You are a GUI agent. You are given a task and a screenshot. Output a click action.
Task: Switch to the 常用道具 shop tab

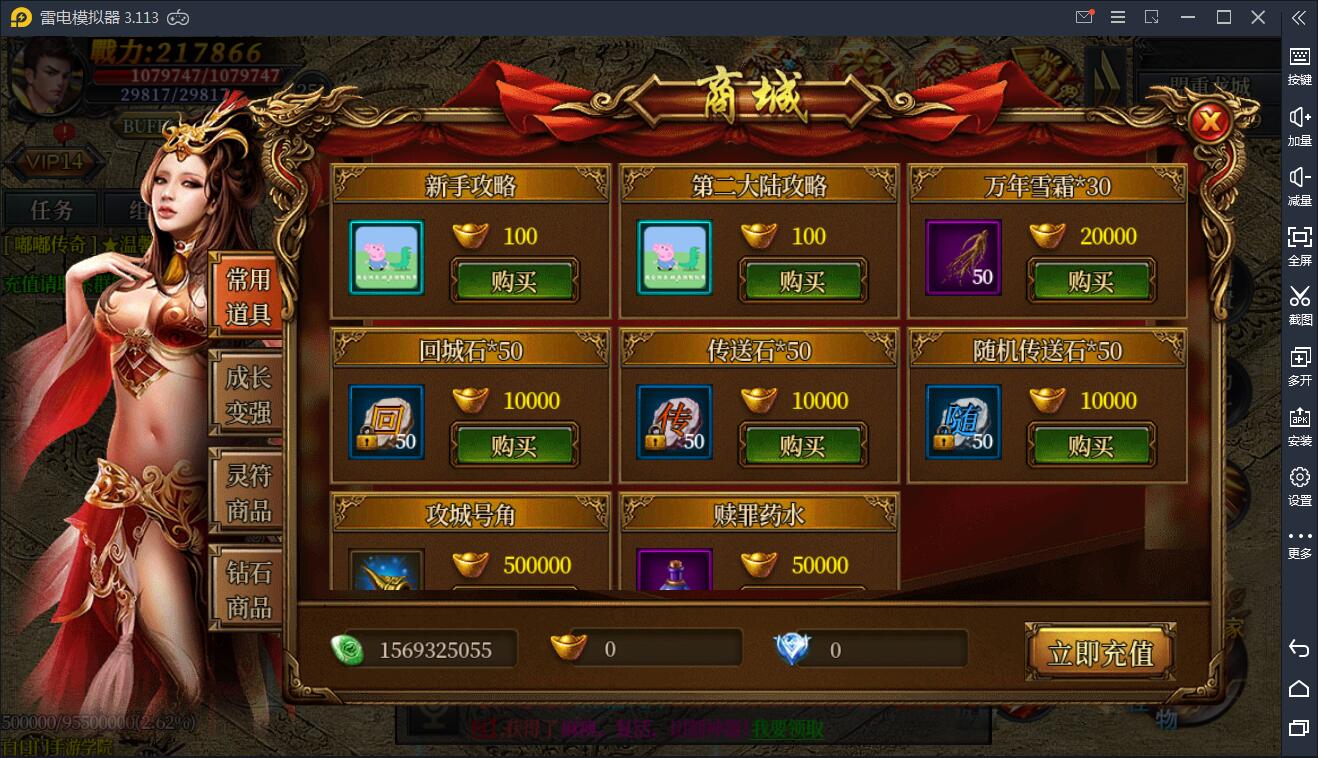(x=247, y=296)
